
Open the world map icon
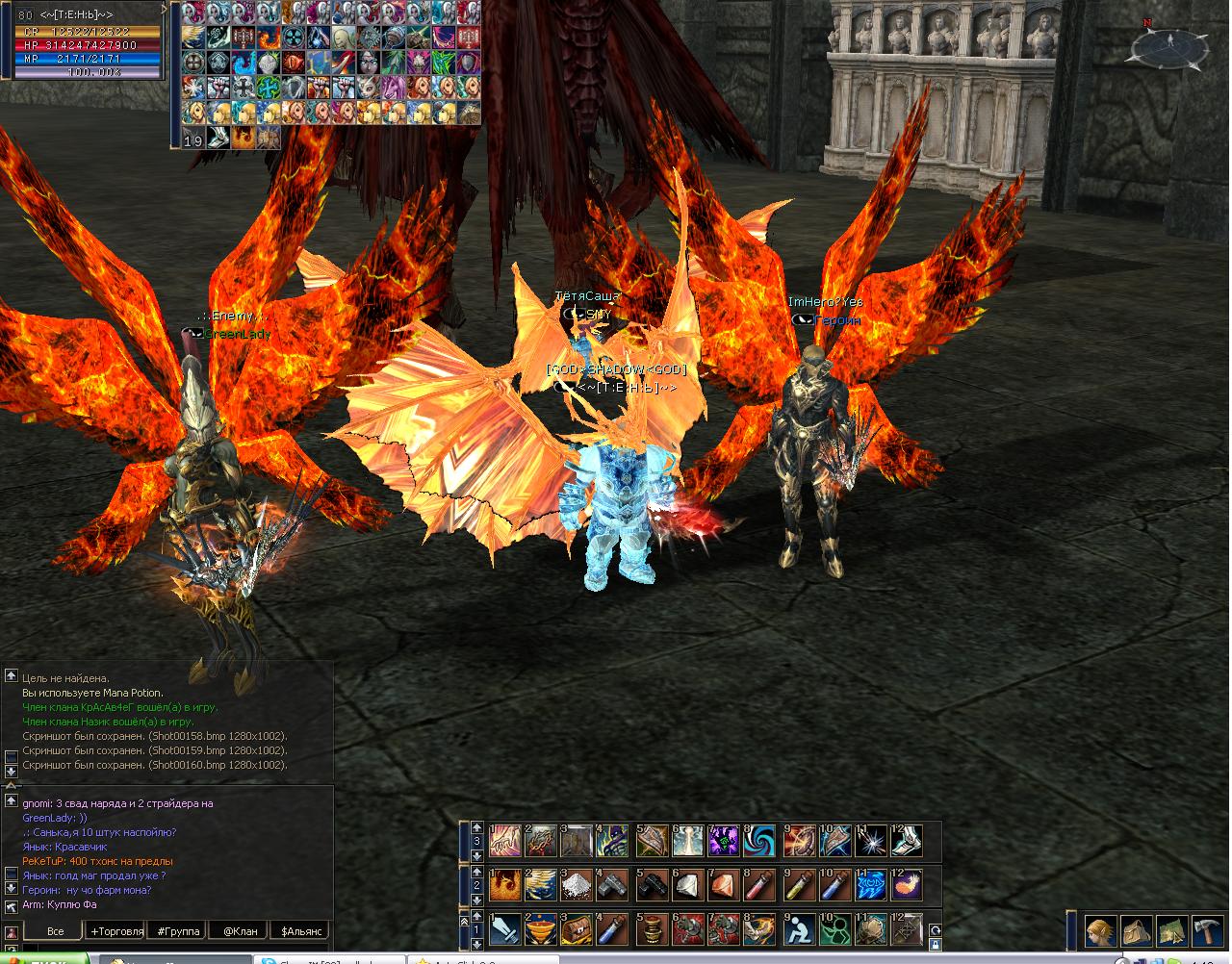pyautogui.click(x=1171, y=931)
